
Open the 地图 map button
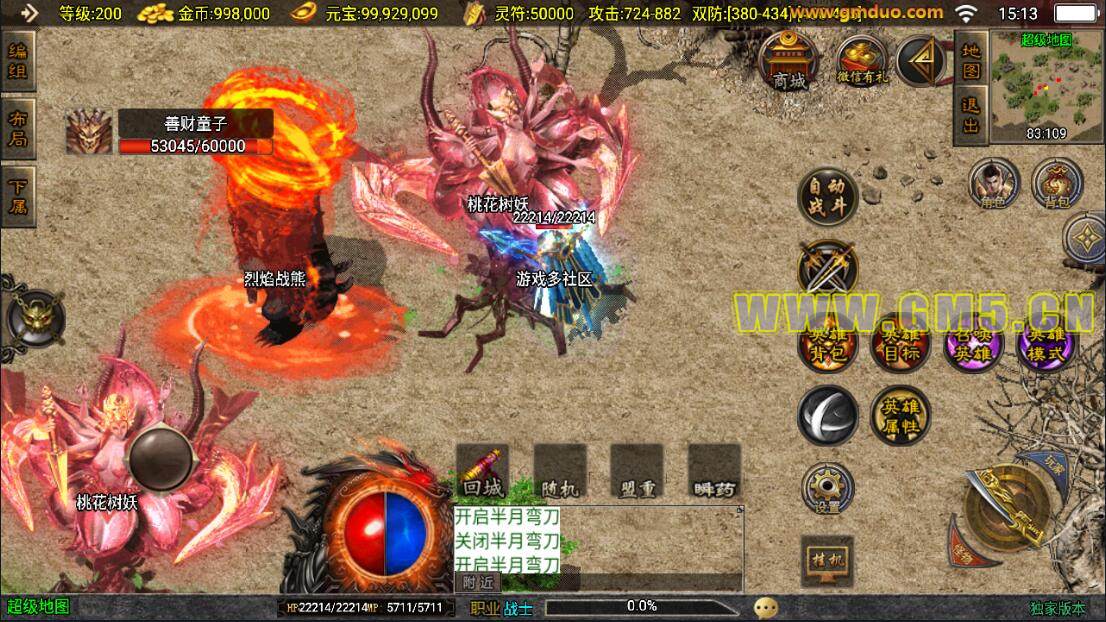coord(970,61)
